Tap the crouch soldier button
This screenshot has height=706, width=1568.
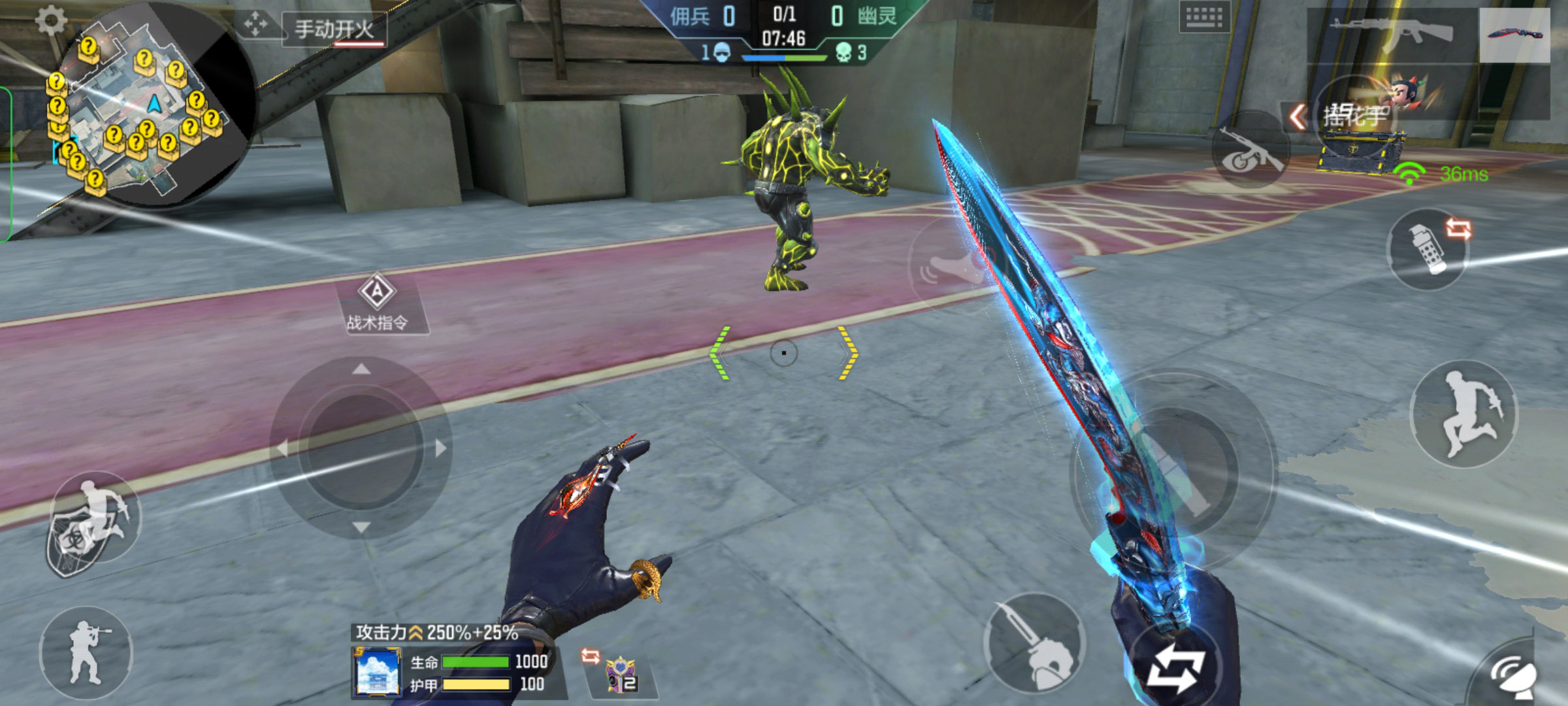point(86,652)
